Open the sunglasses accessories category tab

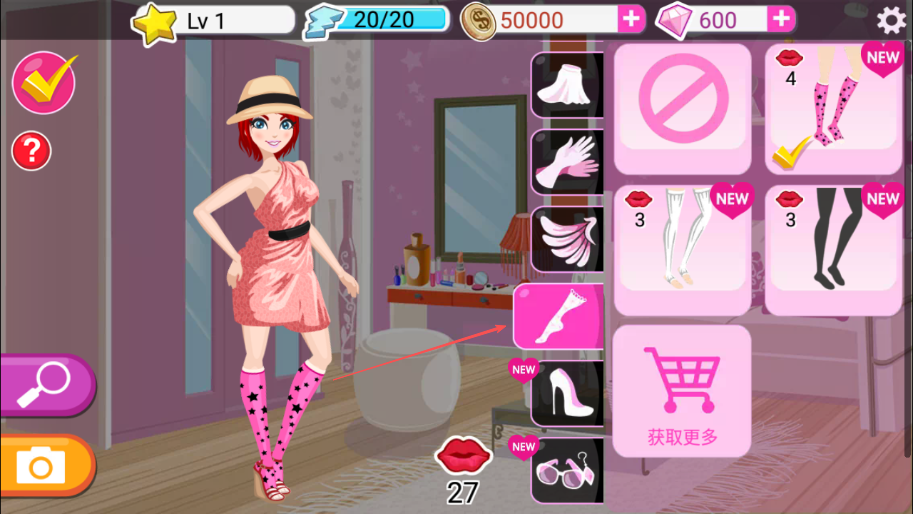coord(568,470)
